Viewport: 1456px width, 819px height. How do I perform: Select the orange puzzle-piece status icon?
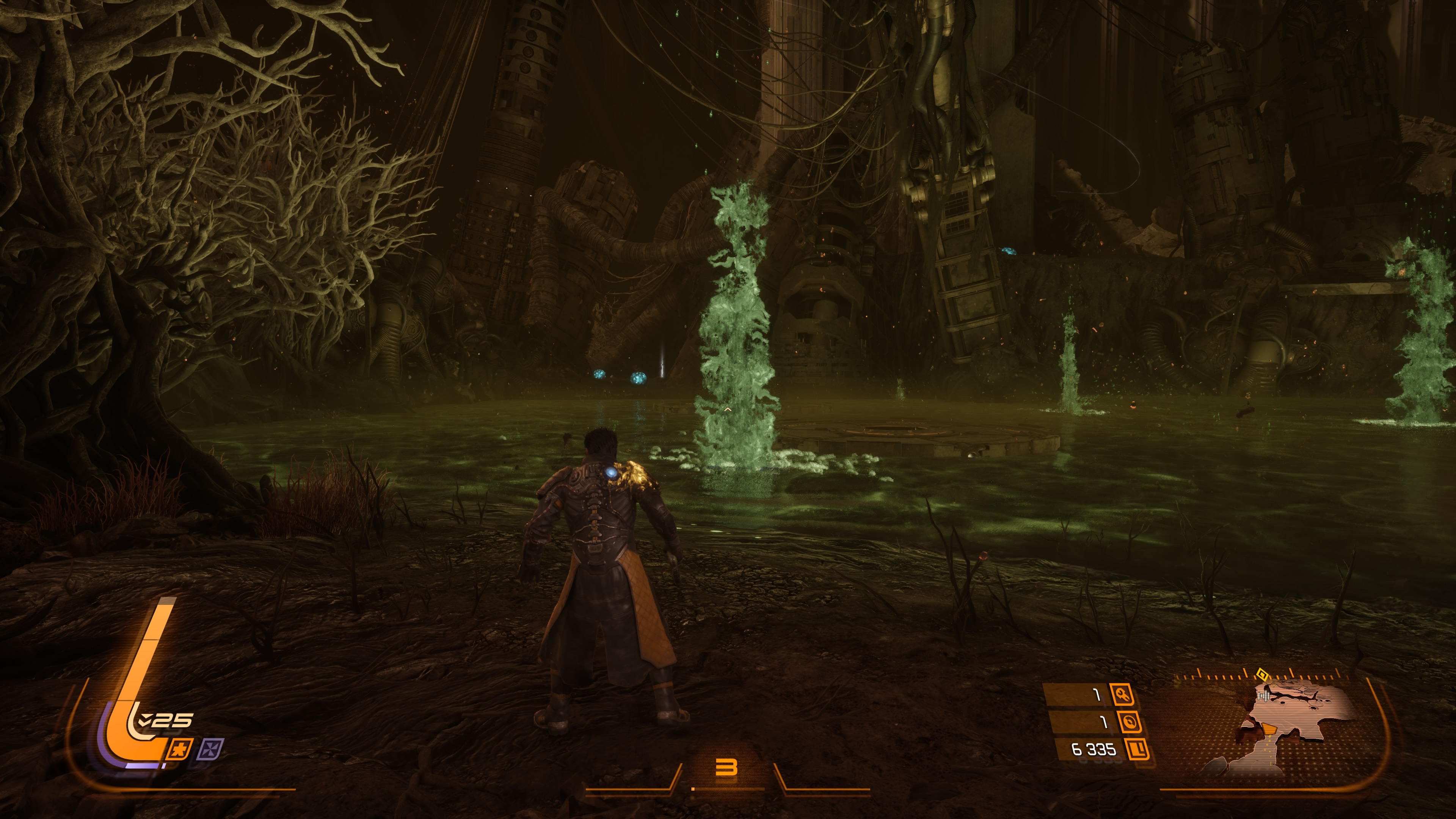(180, 750)
